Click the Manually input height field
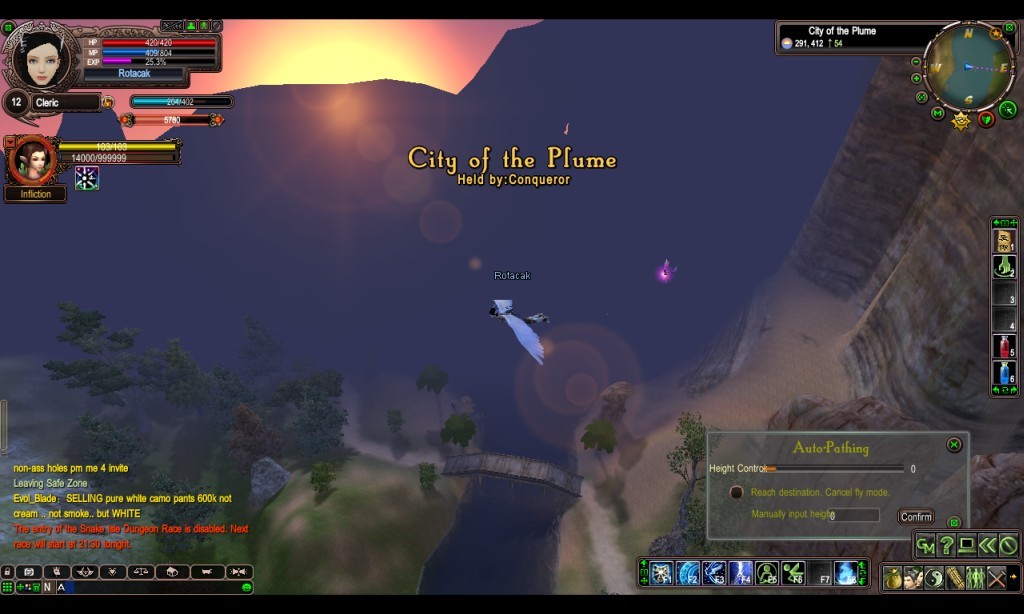The image size is (1024, 614). (854, 516)
